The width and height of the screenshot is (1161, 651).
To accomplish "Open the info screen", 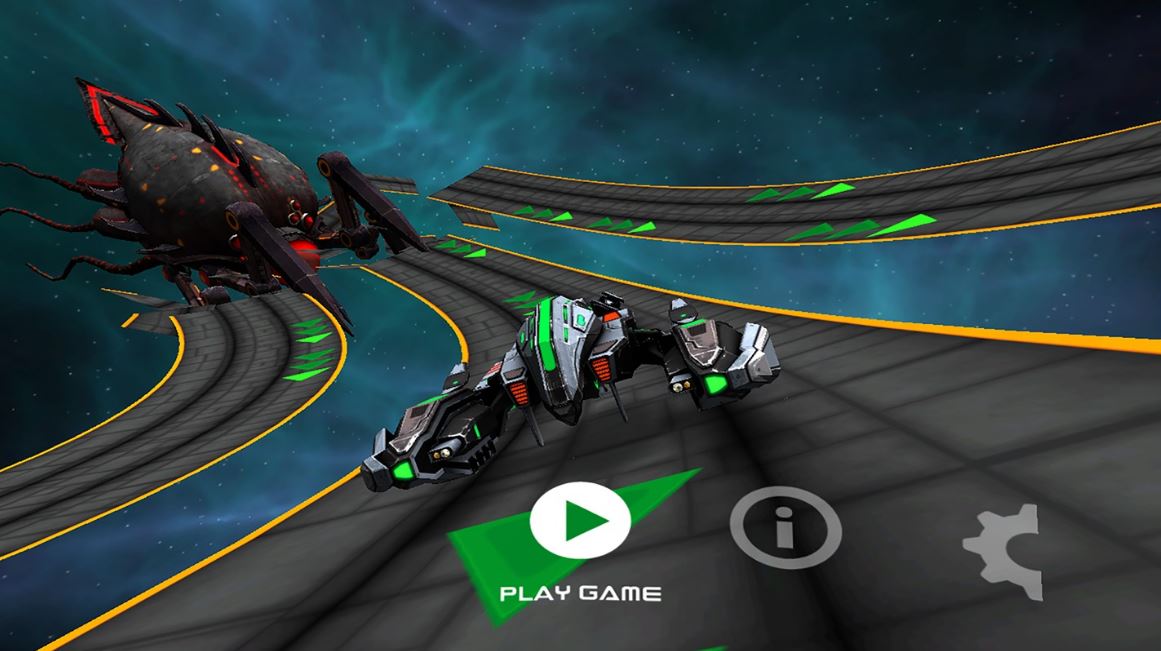I will coord(785,526).
